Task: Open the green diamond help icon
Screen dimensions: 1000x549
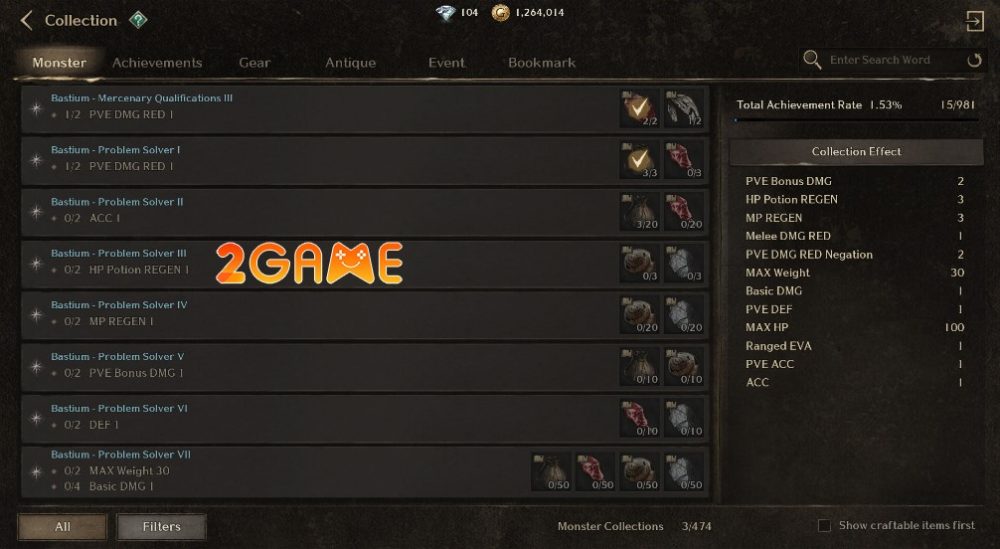Action: pyautogui.click(x=138, y=20)
